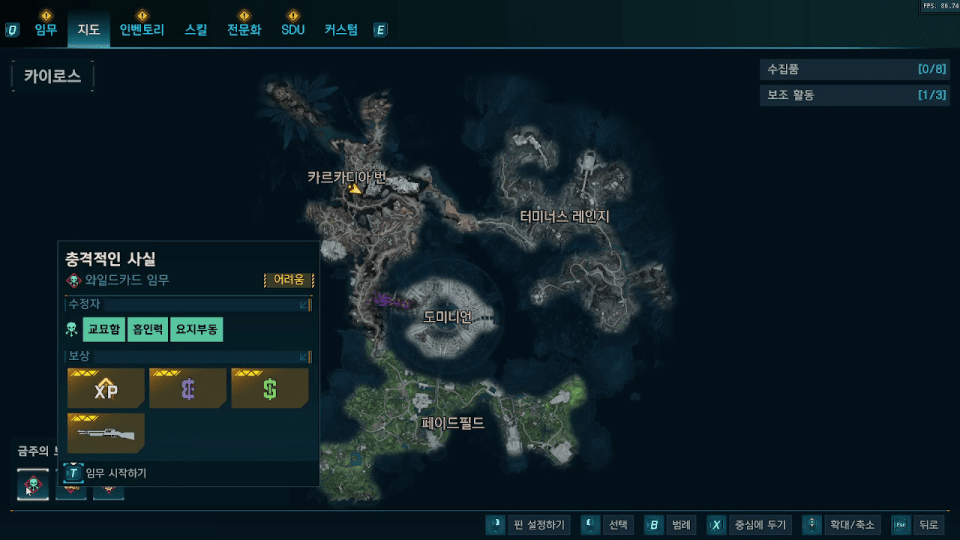The image size is (960, 540).
Task: Select the shotgun weapon reward tile
Action: coord(106,433)
